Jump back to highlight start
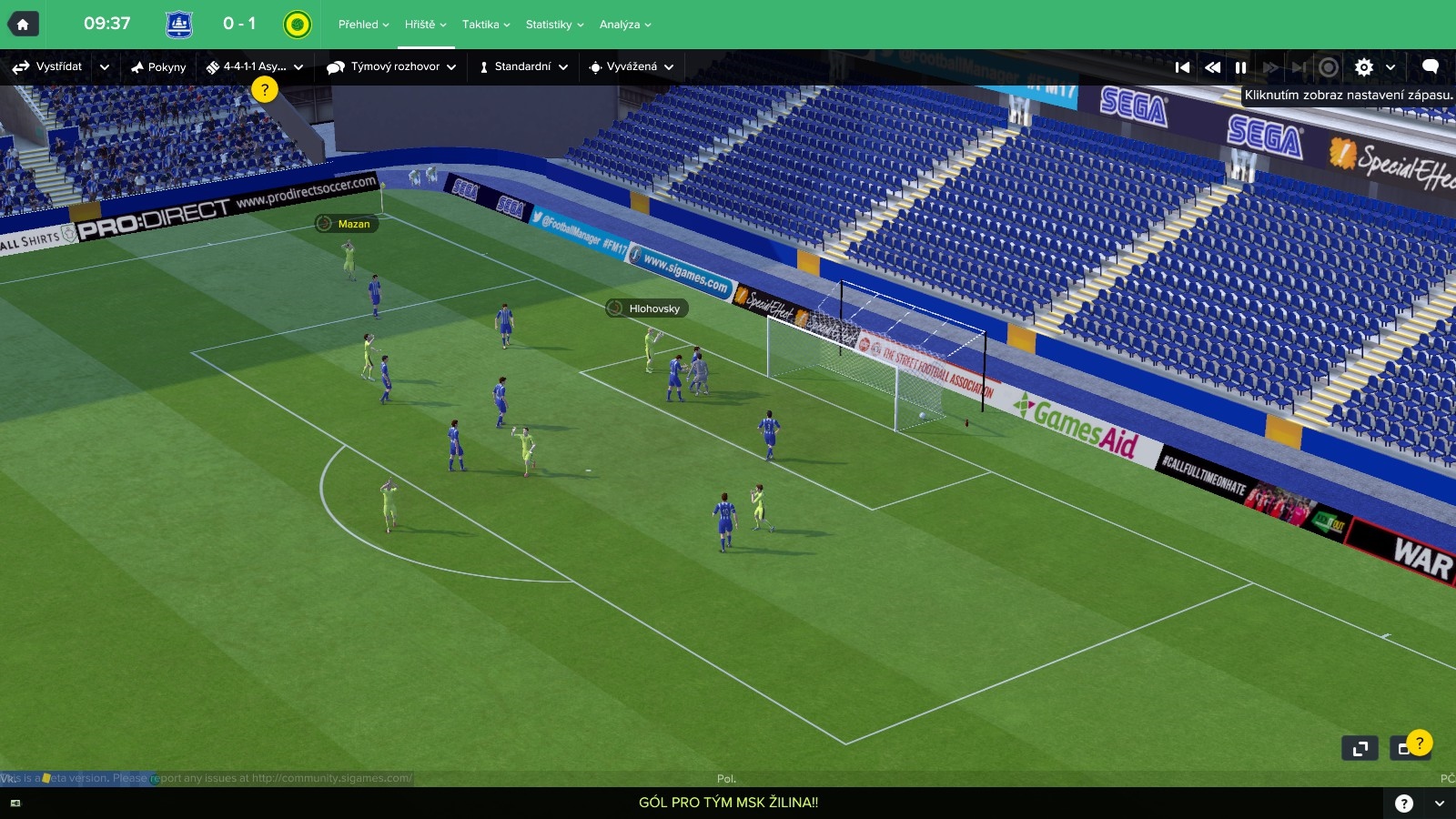This screenshot has width=1456, height=819. [1182, 67]
